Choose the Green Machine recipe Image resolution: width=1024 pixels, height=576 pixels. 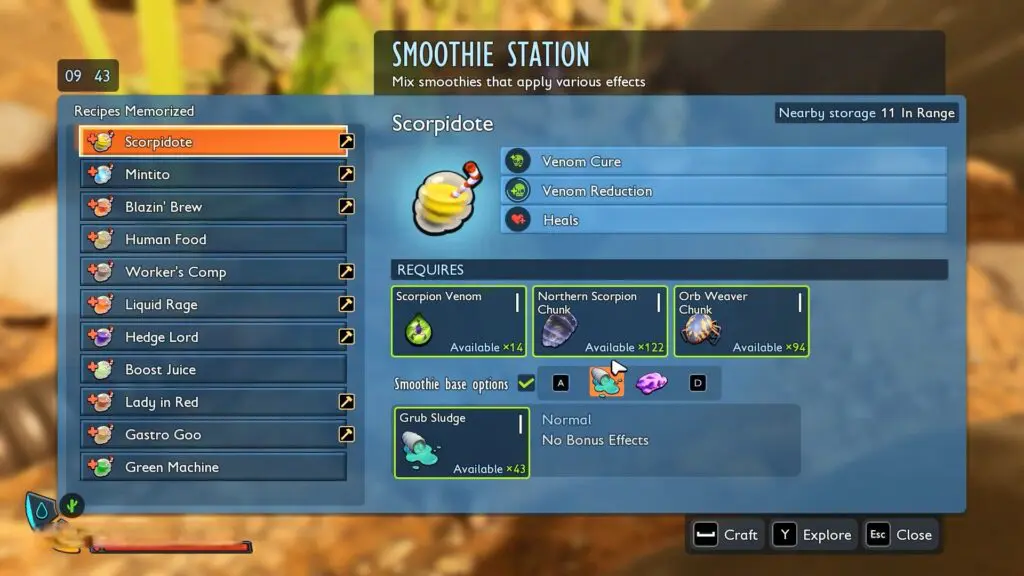213,467
